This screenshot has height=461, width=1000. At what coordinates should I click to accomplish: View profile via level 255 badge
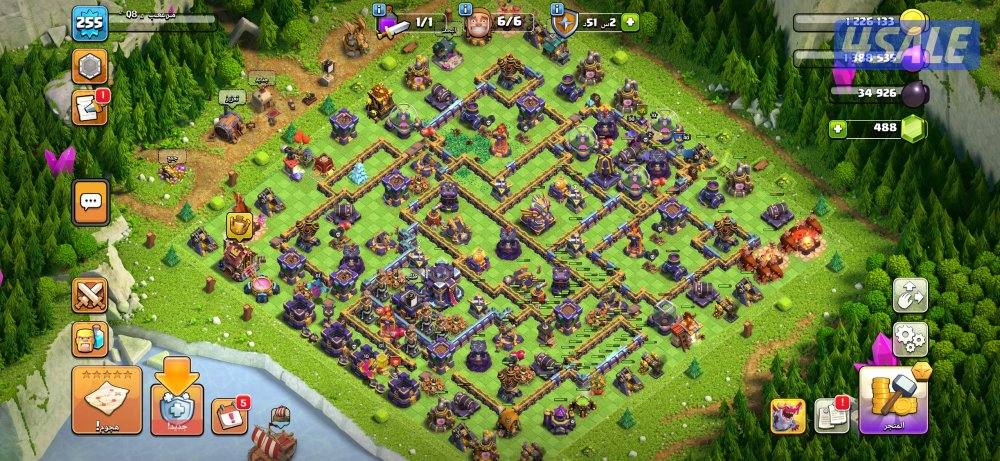89,22
